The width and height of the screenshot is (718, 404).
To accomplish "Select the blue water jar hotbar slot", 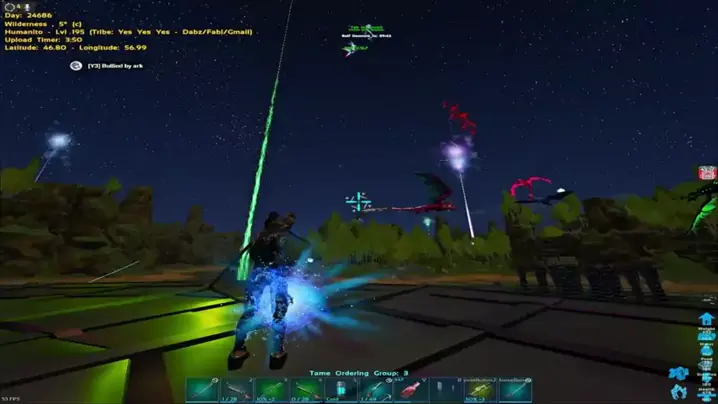I will 341,390.
